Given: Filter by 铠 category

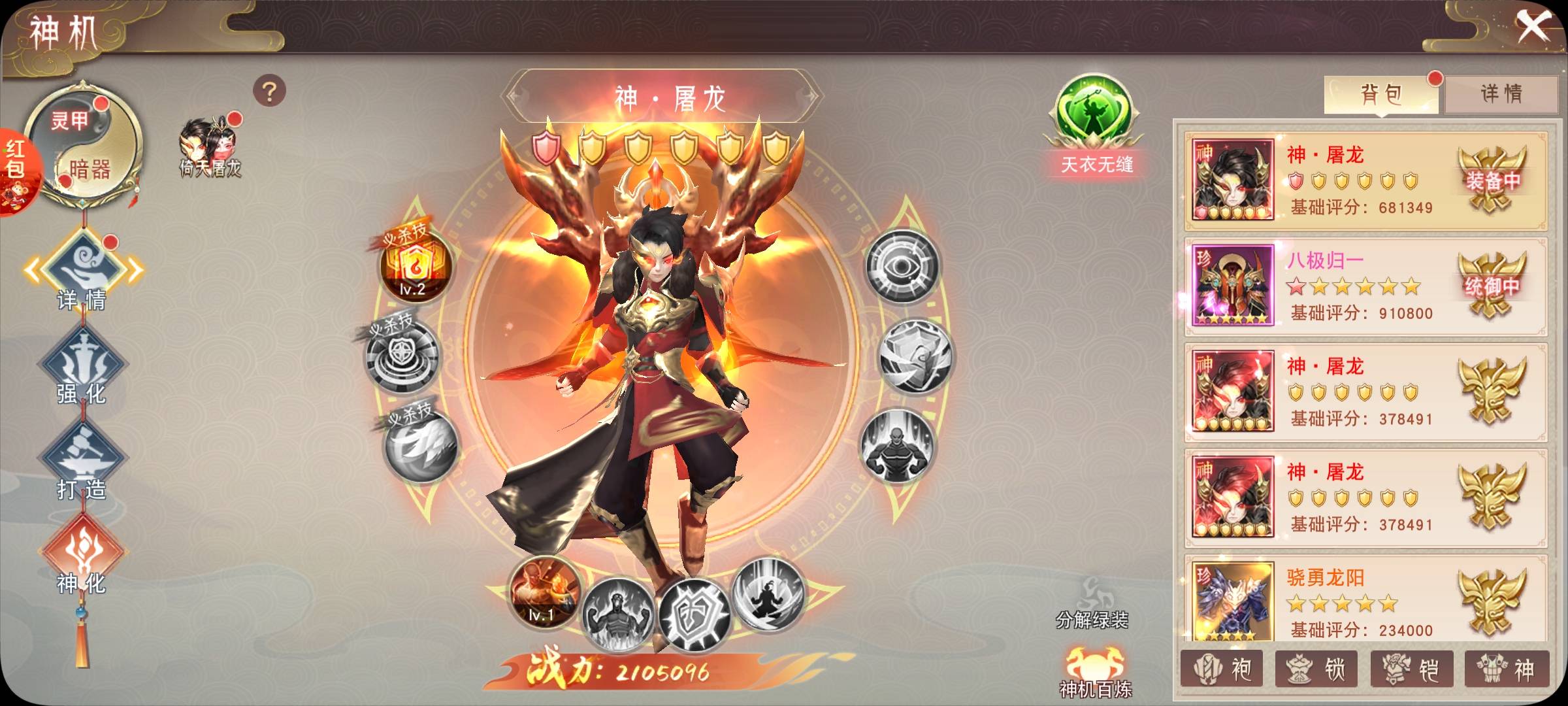Looking at the screenshot, I should click(1411, 669).
